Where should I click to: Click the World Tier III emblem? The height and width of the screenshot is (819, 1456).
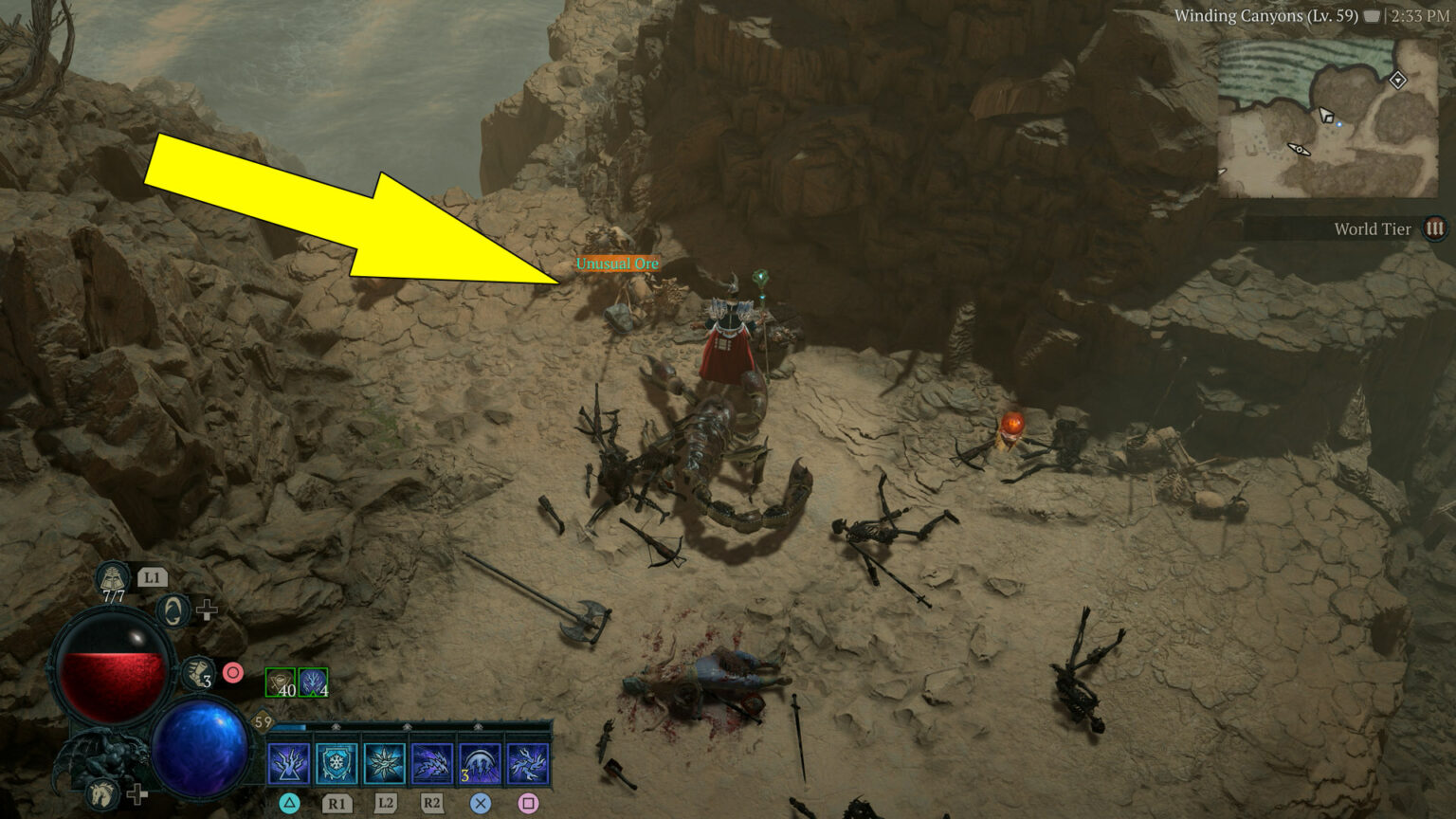pos(1434,228)
